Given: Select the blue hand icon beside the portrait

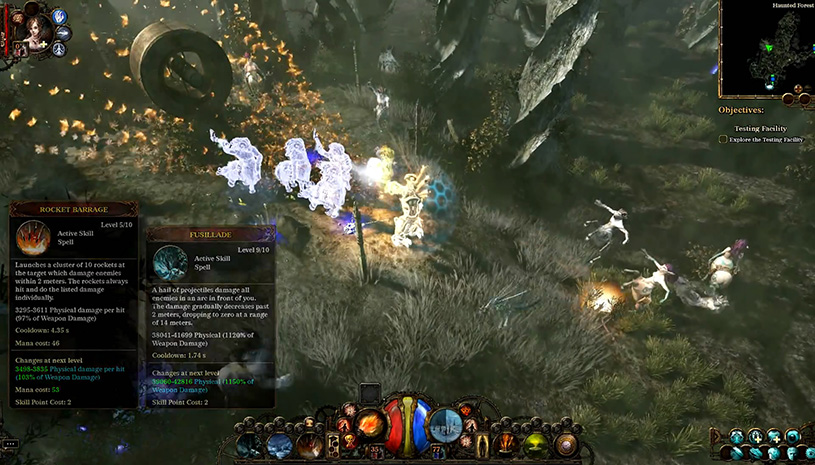Looking at the screenshot, I should (59, 17).
